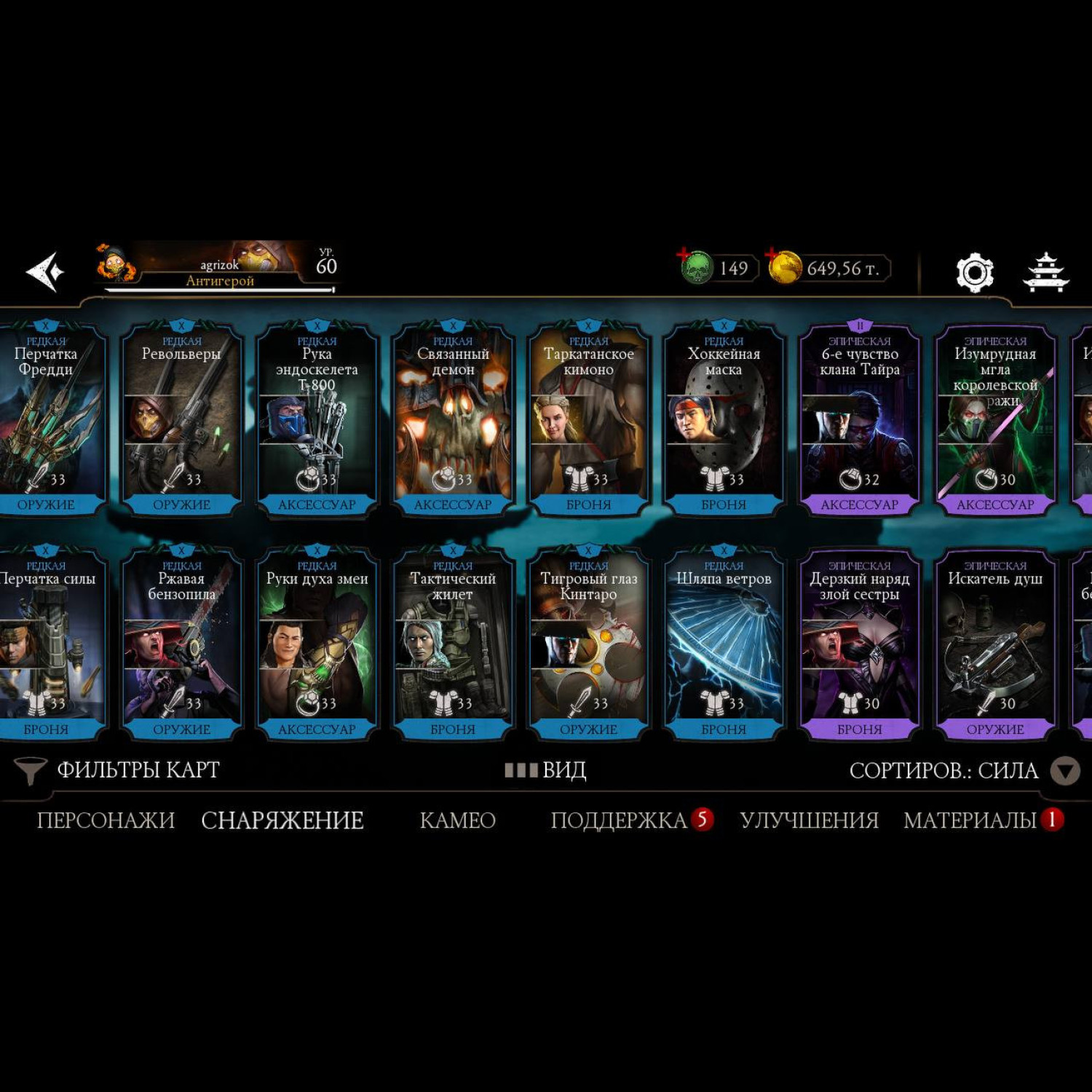Screen dimensions: 1092x1092
Task: Select the Искатель душ weapon card
Action: click(995, 644)
